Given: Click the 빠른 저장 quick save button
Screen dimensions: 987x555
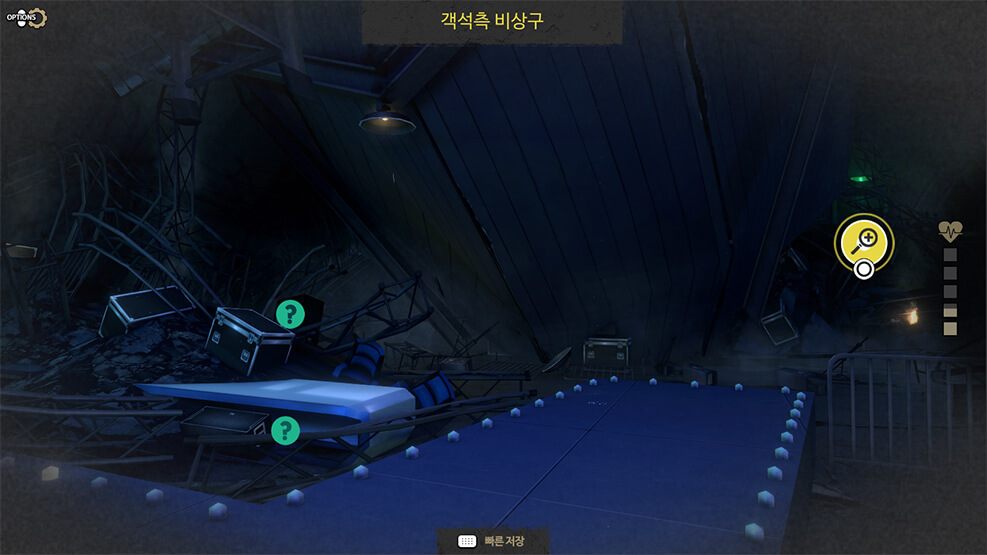Looking at the screenshot, I should click(x=493, y=541).
